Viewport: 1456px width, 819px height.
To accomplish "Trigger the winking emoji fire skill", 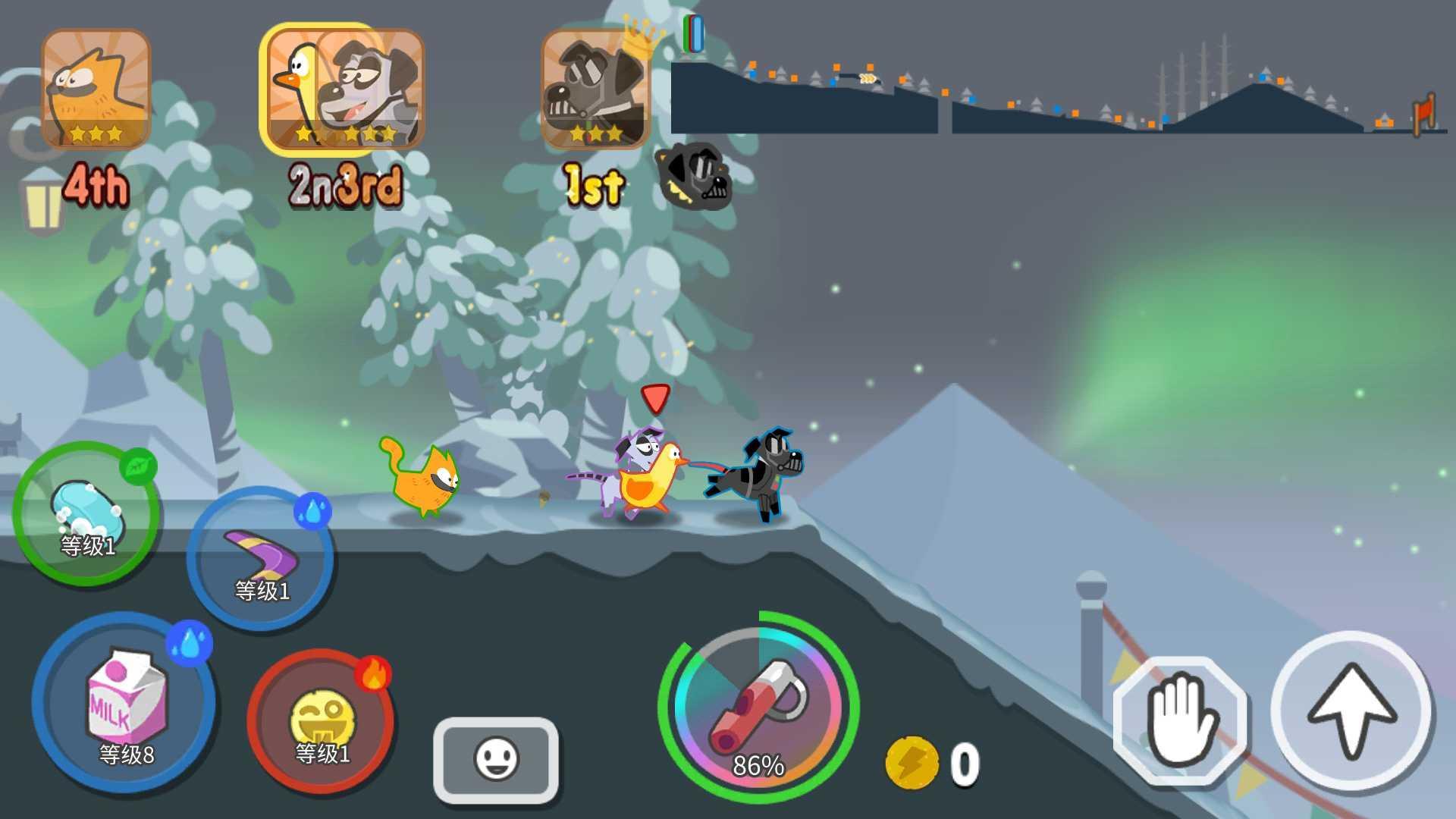I will [325, 728].
